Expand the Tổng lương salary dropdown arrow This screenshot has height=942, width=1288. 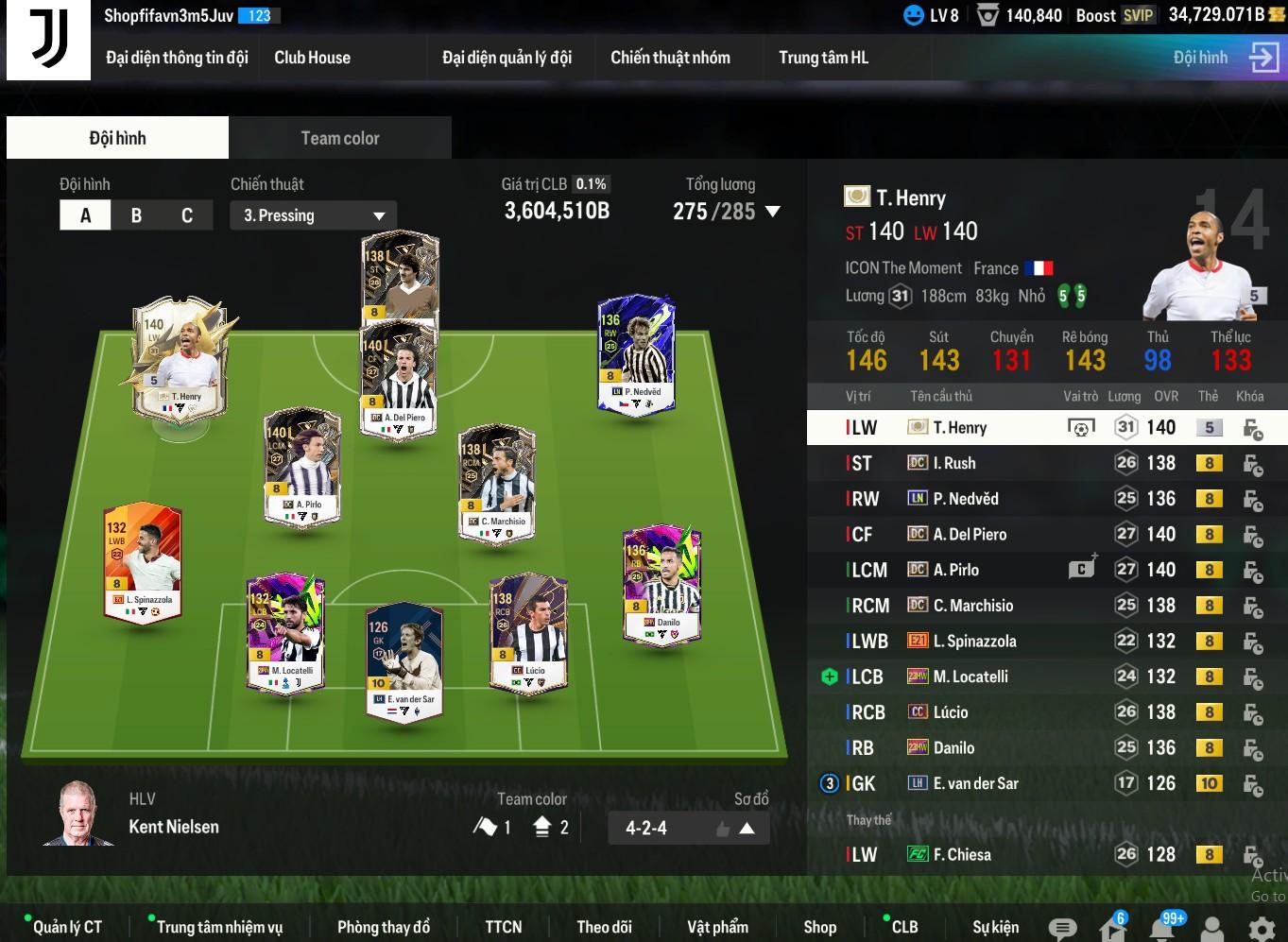[773, 212]
